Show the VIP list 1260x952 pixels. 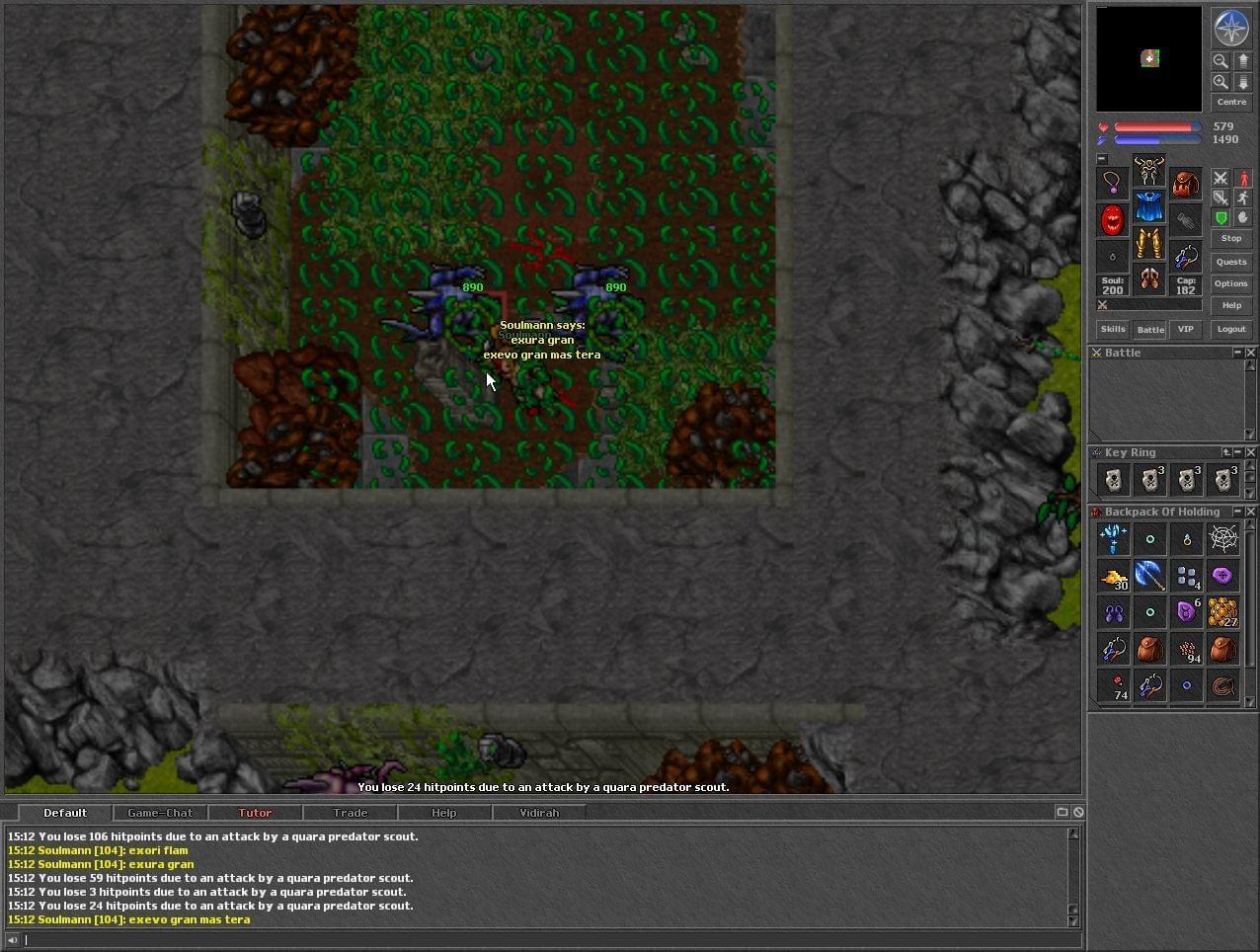coord(1185,329)
